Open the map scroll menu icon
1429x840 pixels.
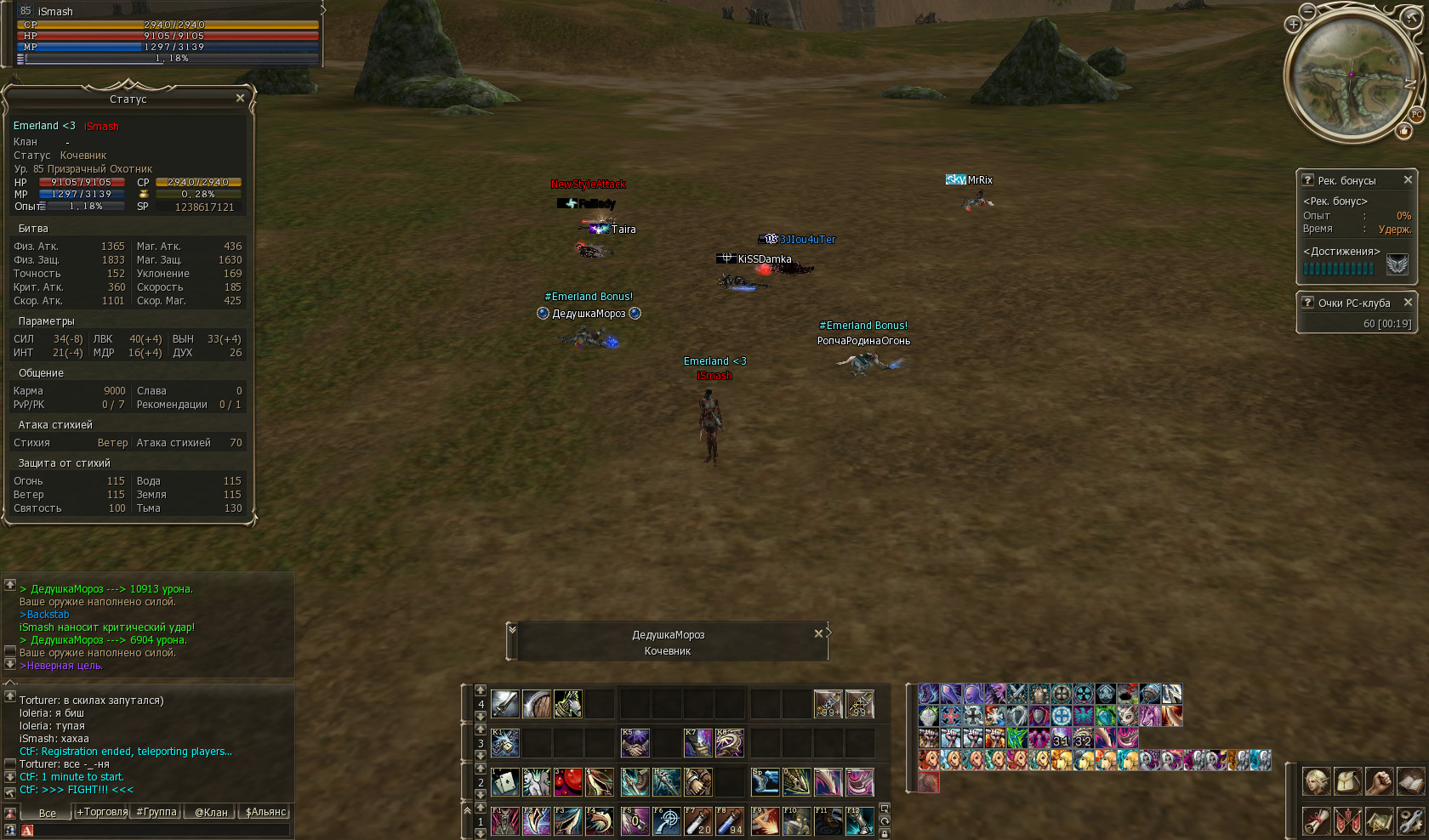pyautogui.click(x=1380, y=821)
